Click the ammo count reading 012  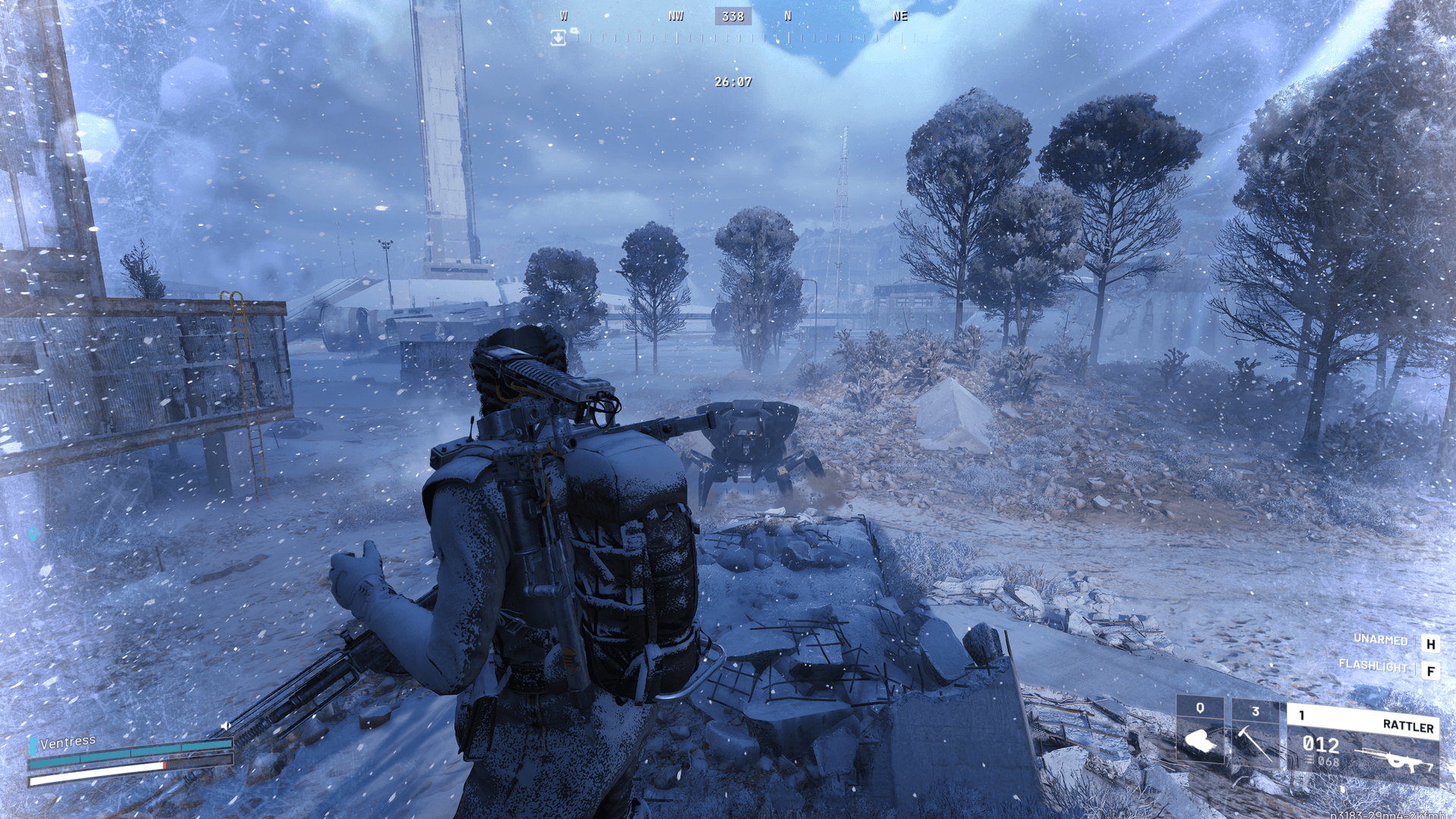[x=1321, y=744]
